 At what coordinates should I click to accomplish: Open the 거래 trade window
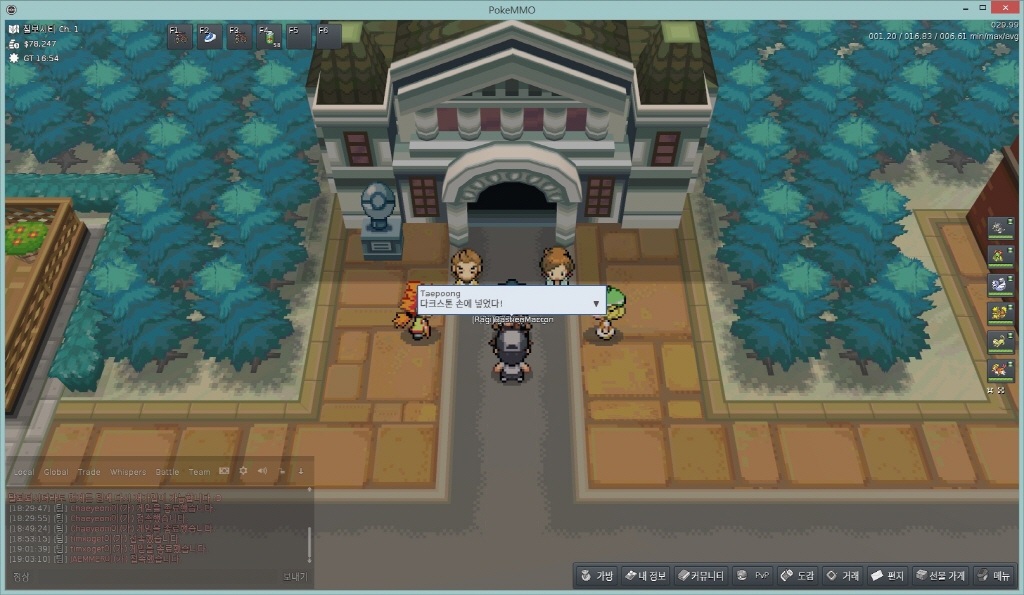tap(842, 576)
